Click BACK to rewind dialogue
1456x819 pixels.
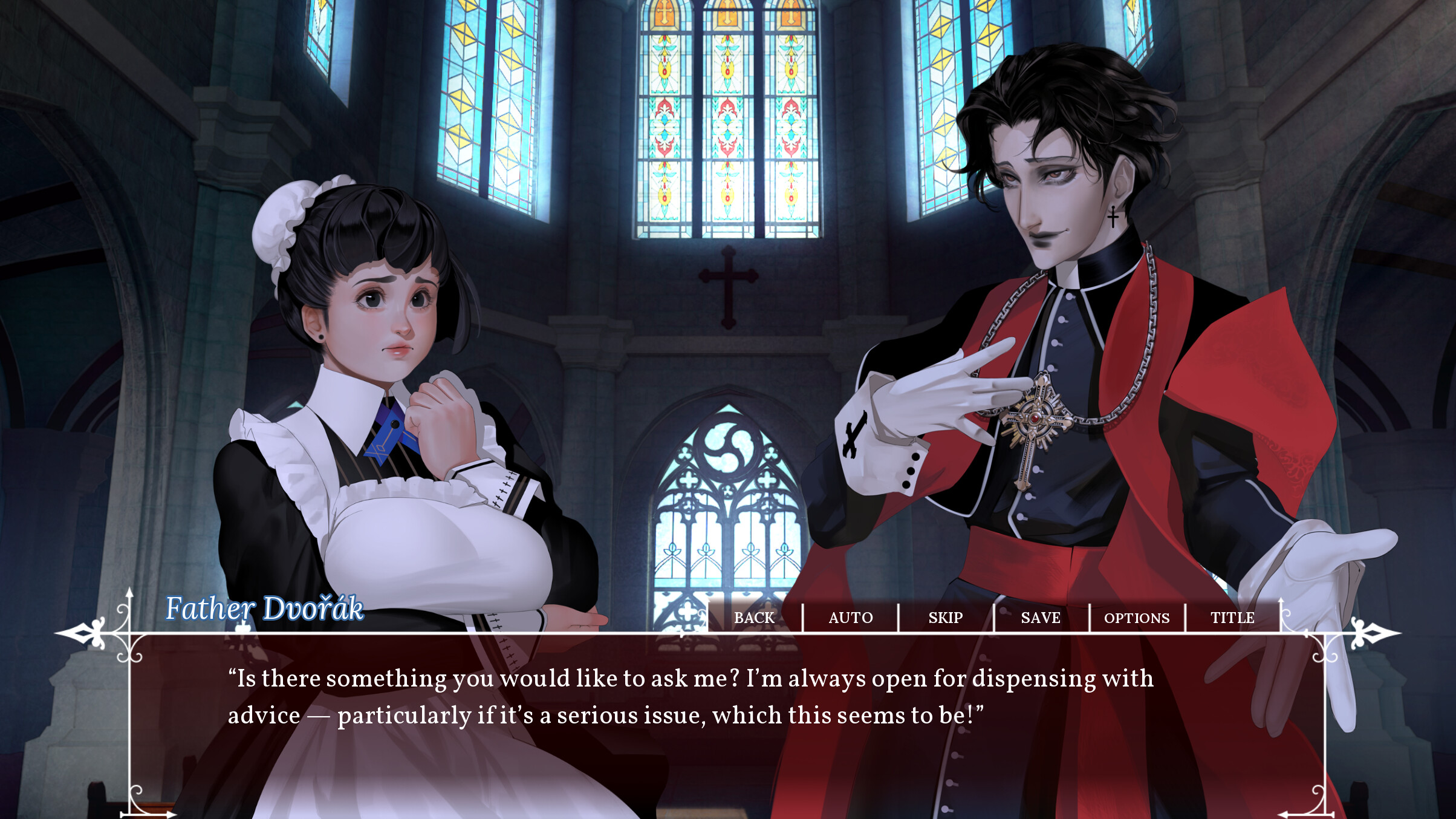tap(755, 618)
